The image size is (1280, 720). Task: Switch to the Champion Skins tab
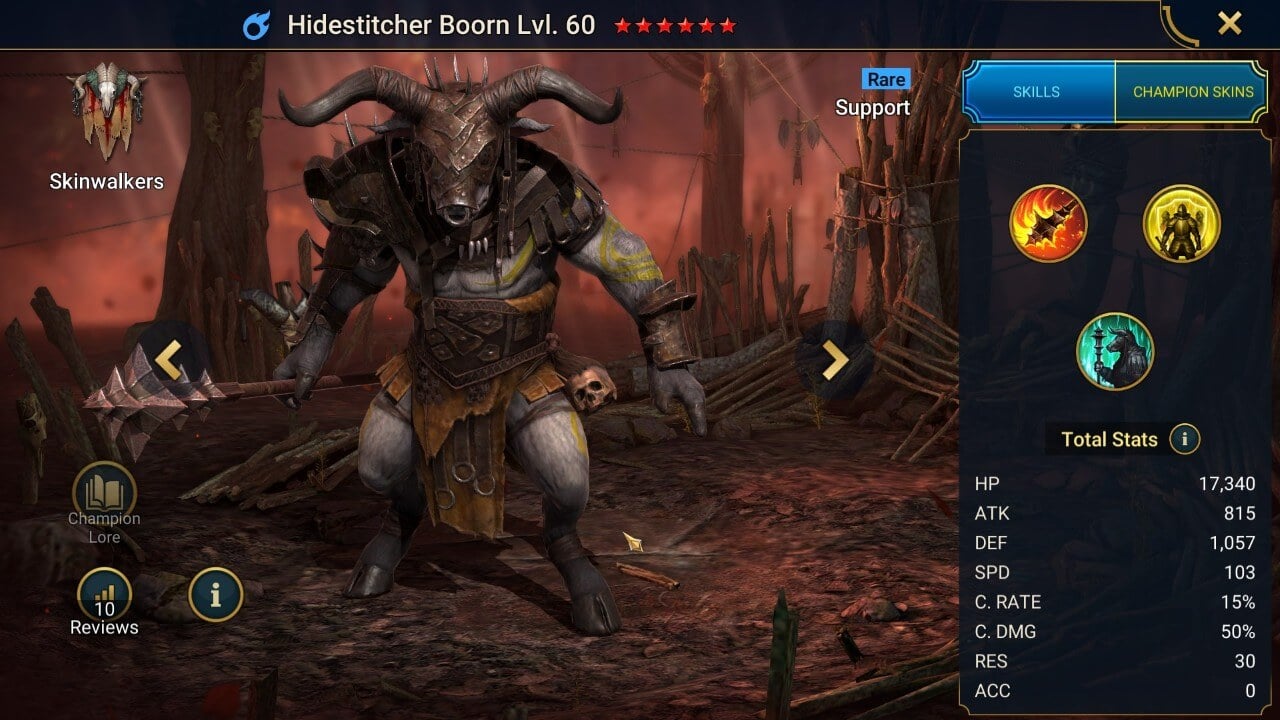click(x=1193, y=91)
